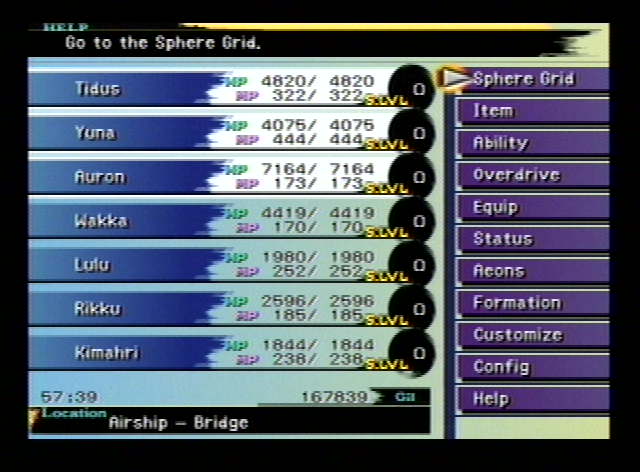Image resolution: width=640 pixels, height=472 pixels.
Task: Open the Customize menu
Action: (x=530, y=335)
